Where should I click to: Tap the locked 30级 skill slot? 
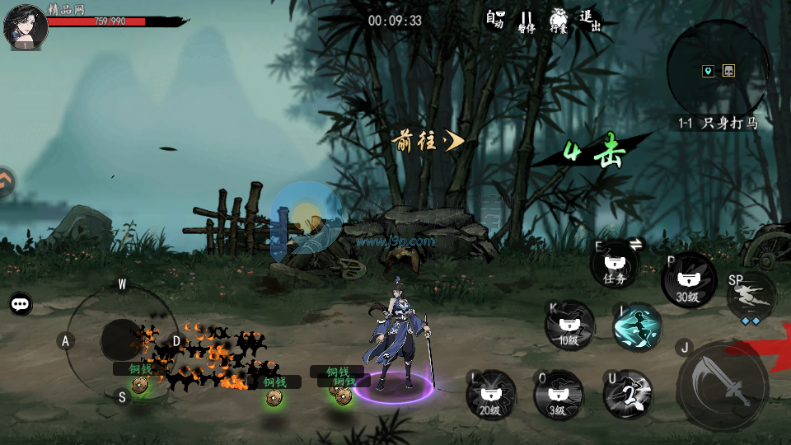coord(688,280)
